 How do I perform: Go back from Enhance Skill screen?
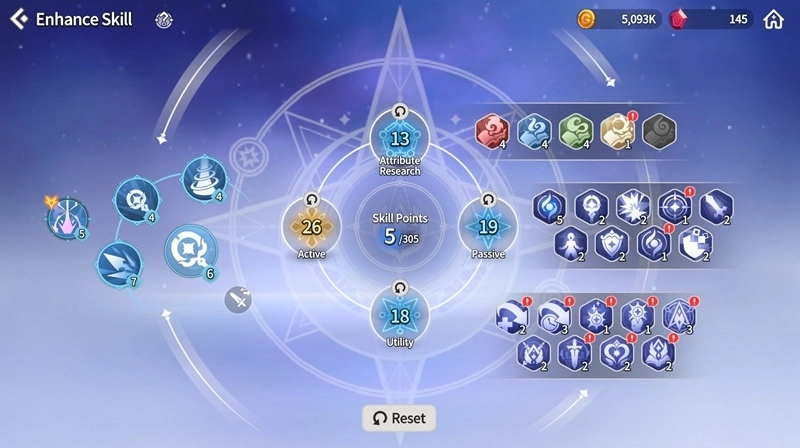(x=18, y=19)
